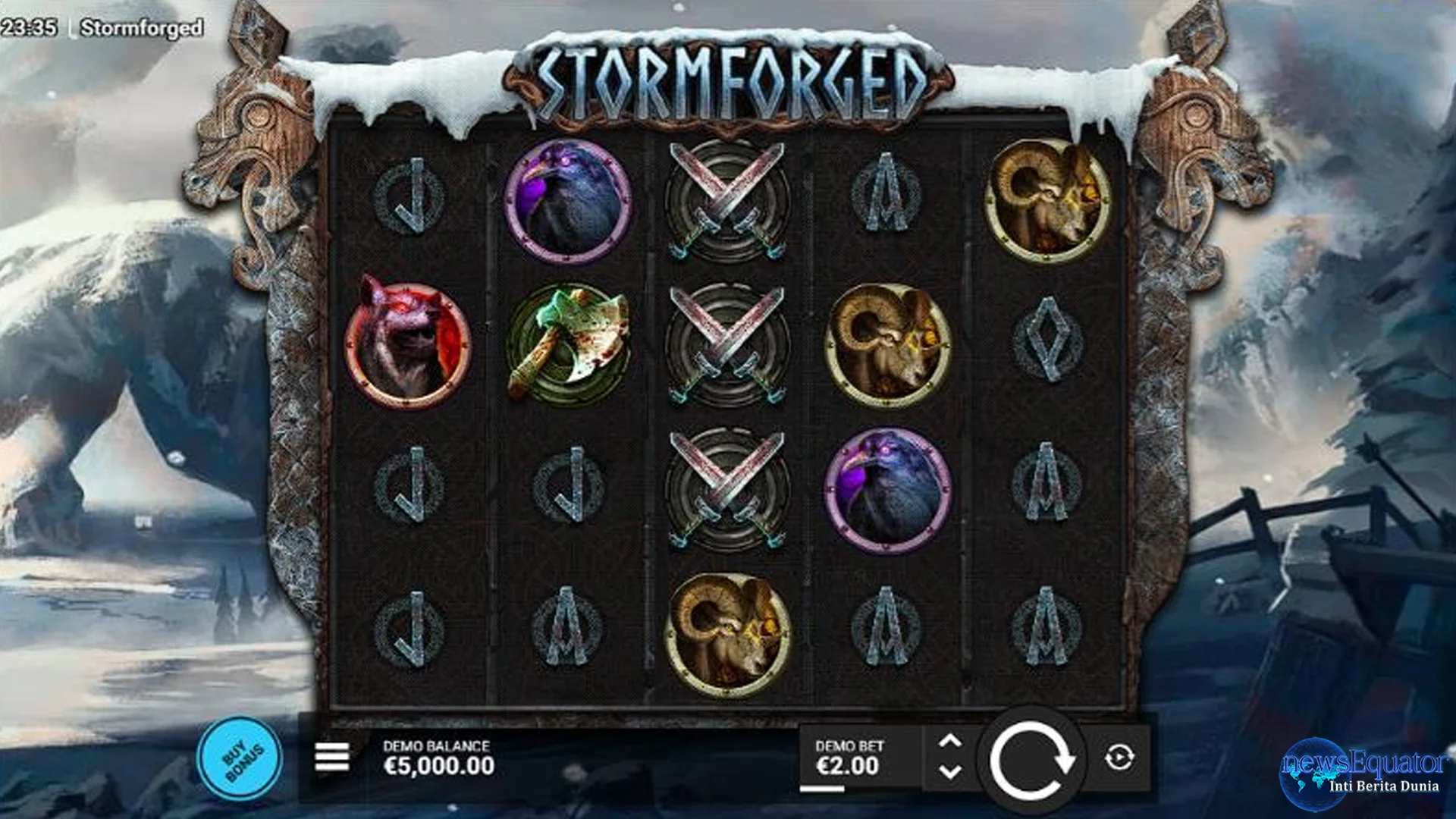This screenshot has height=819, width=1456.
Task: Select the crossed swords symbol on reel three
Action: click(730, 341)
